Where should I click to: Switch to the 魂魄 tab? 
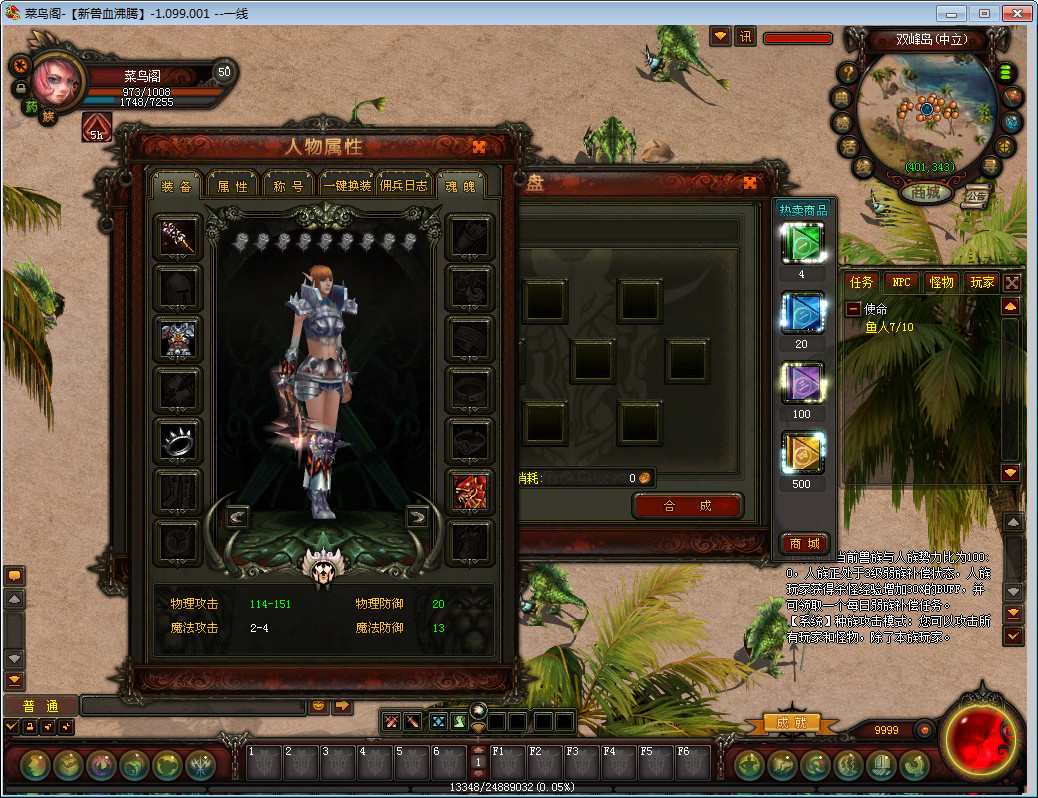(460, 185)
